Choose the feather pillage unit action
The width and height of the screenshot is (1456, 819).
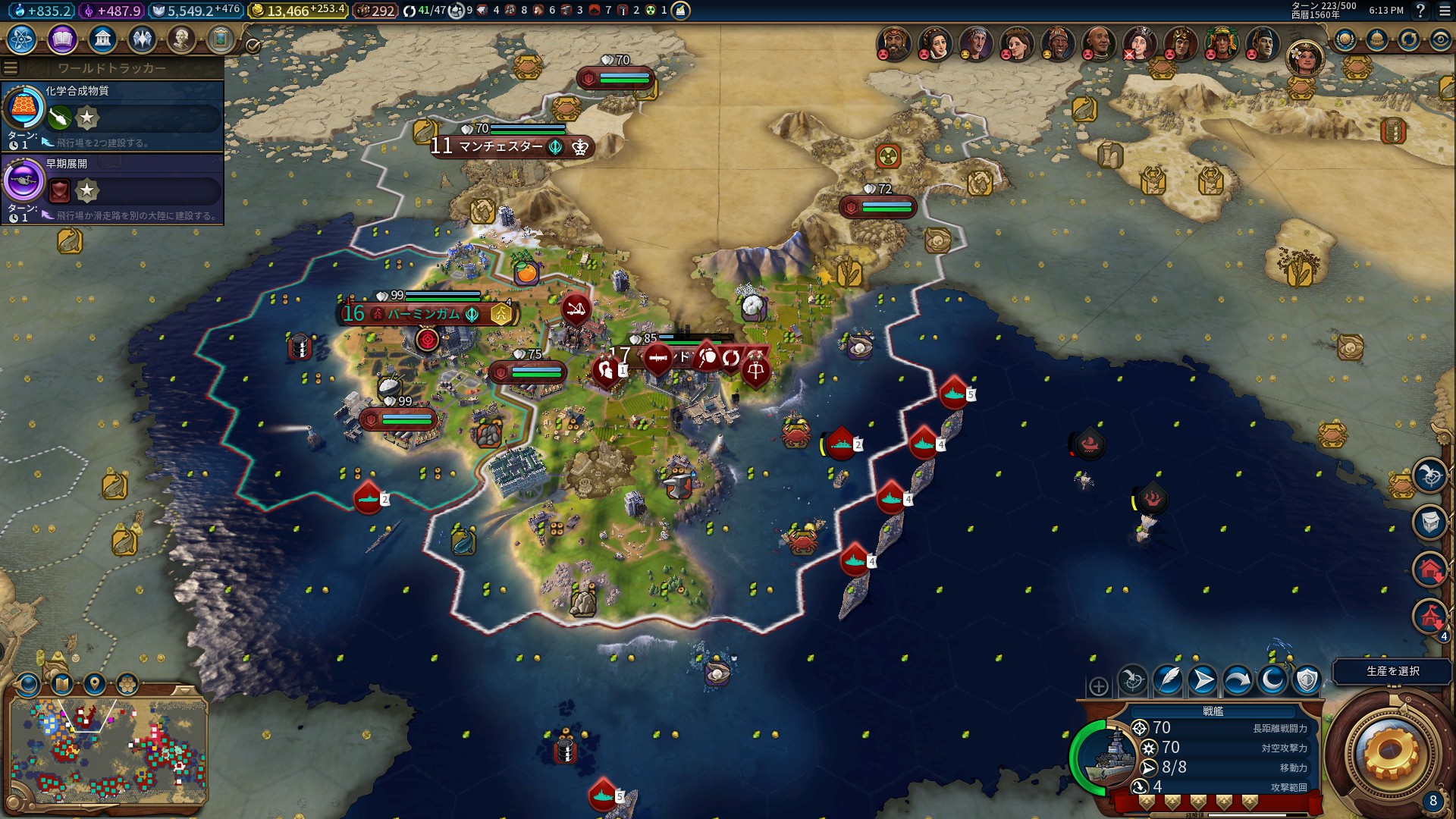(x=1168, y=680)
